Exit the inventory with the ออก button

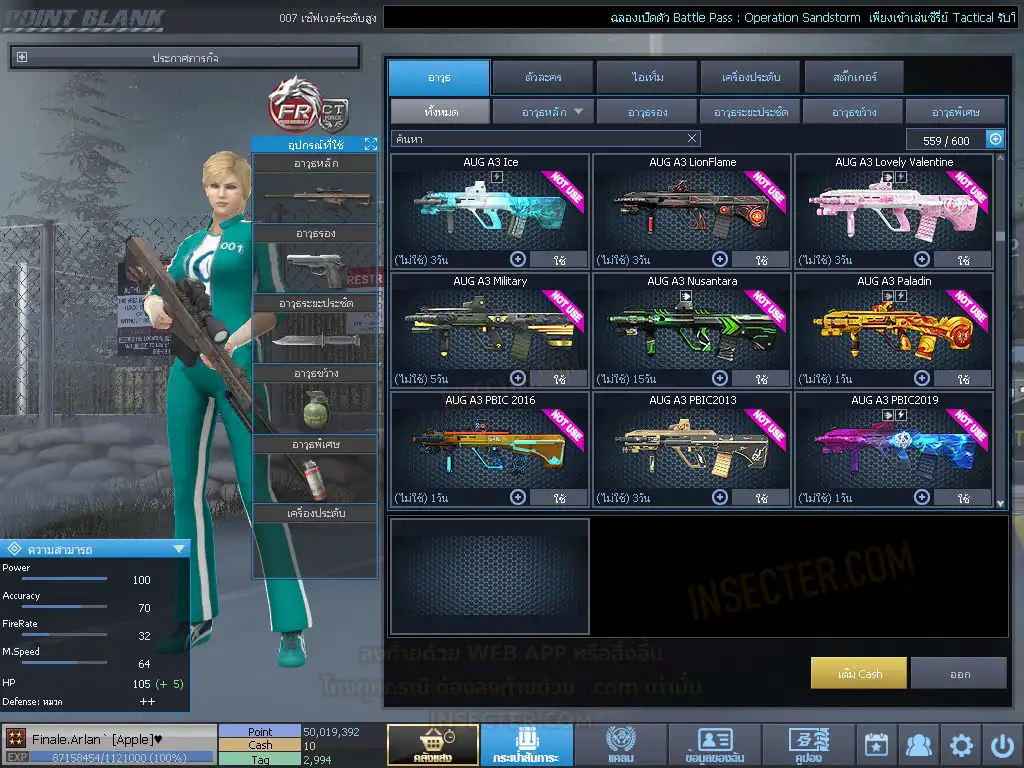click(x=959, y=674)
